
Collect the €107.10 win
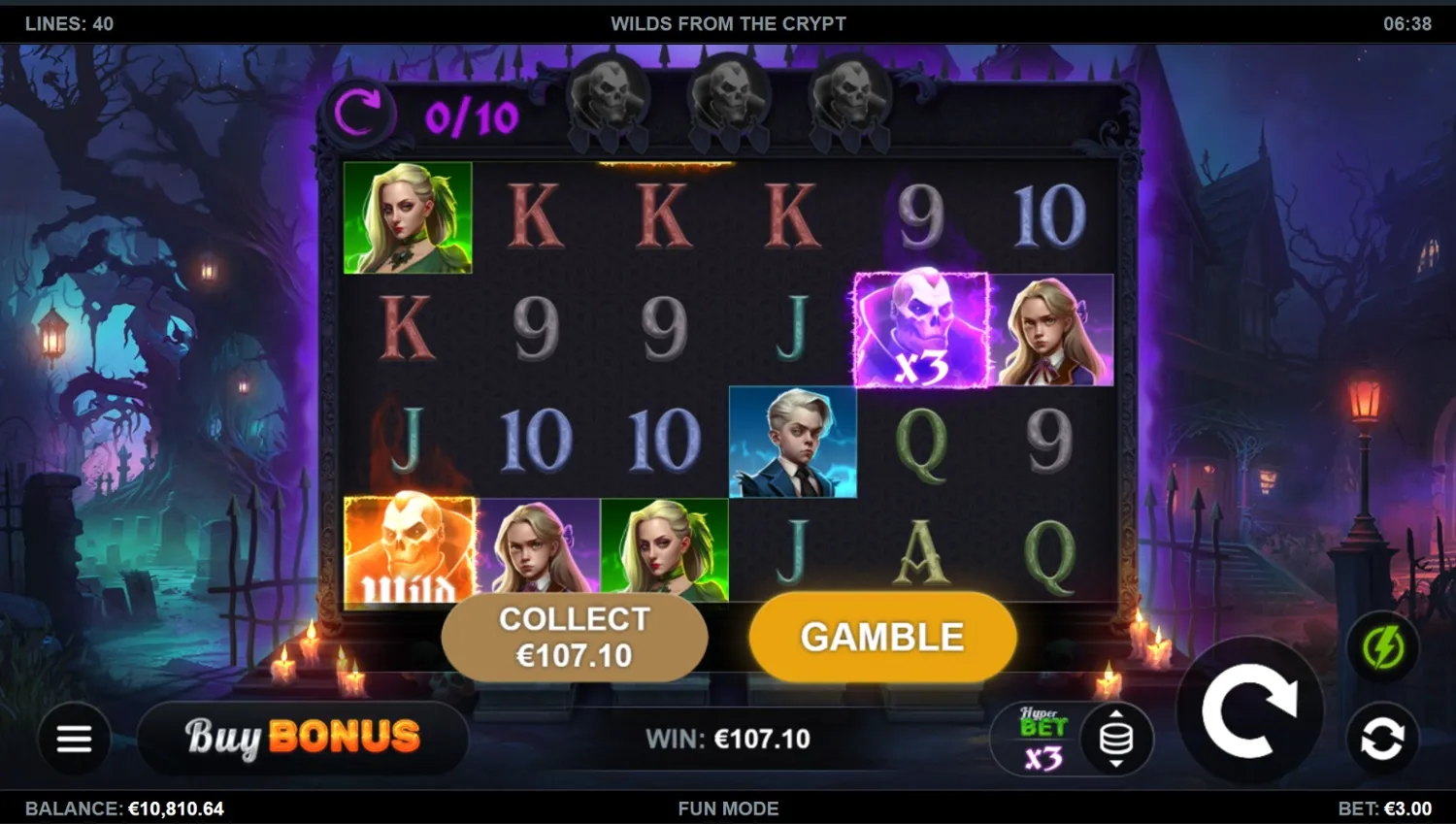coord(576,637)
